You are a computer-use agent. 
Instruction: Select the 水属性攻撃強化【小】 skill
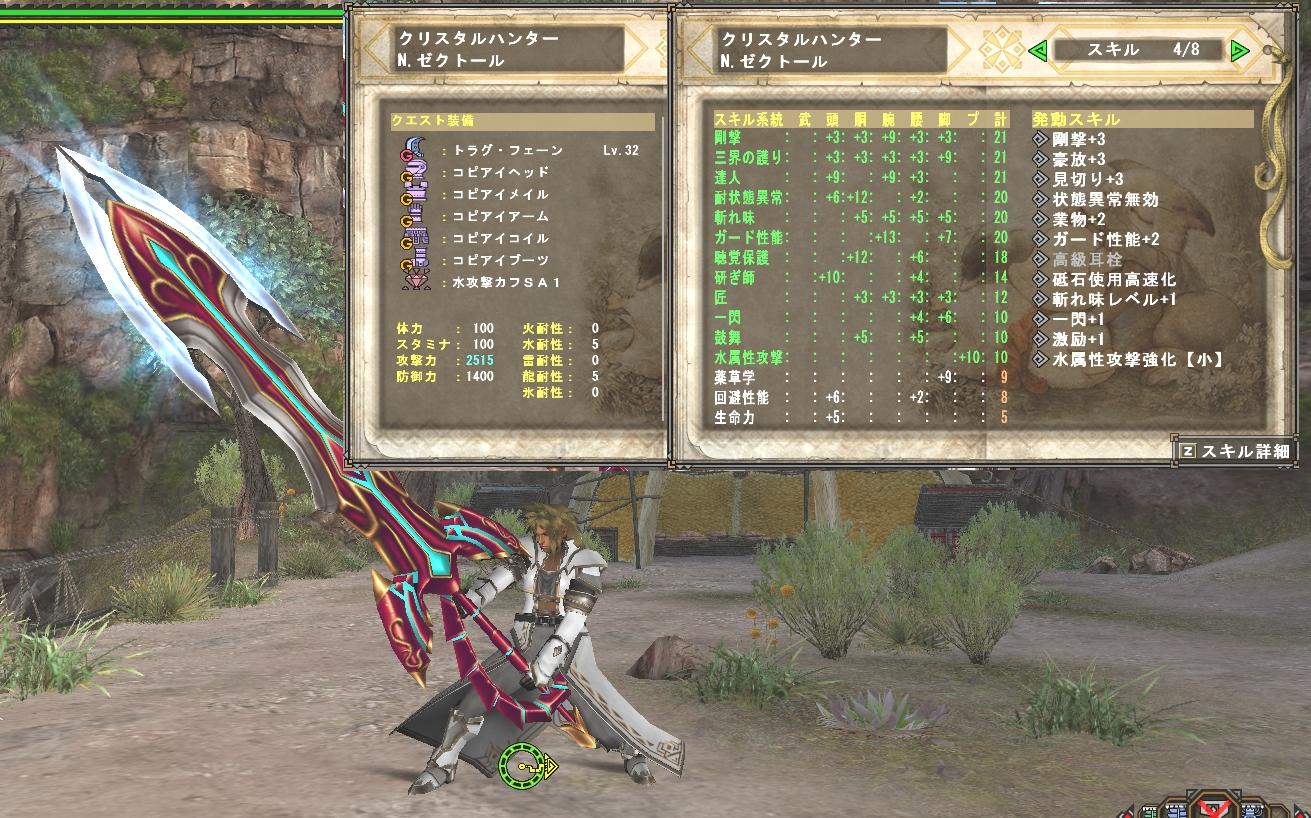pos(1138,359)
